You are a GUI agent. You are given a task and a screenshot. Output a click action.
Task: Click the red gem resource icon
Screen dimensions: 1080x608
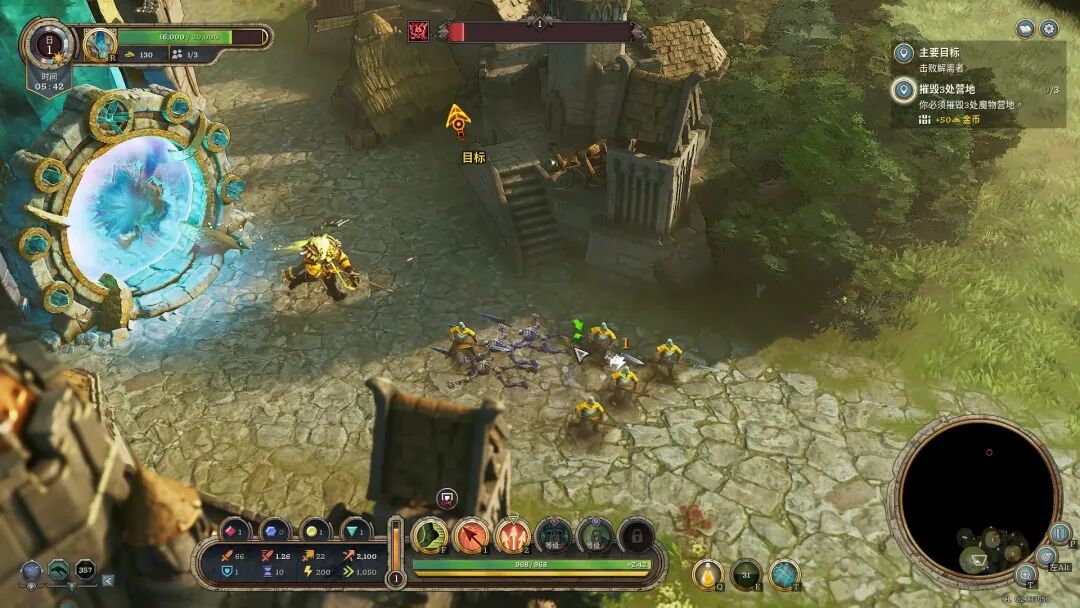[234, 529]
